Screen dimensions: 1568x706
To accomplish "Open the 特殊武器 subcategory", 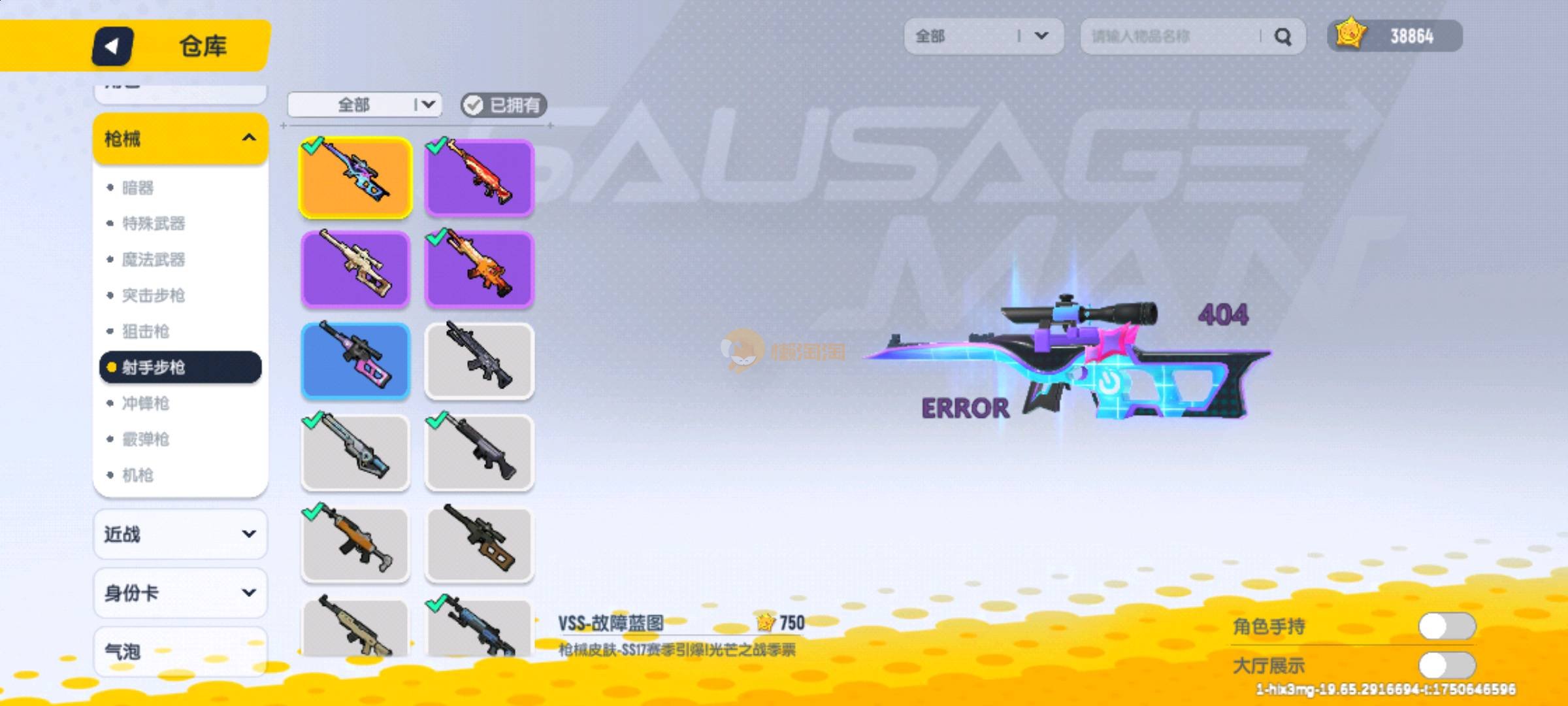I will coord(154,224).
